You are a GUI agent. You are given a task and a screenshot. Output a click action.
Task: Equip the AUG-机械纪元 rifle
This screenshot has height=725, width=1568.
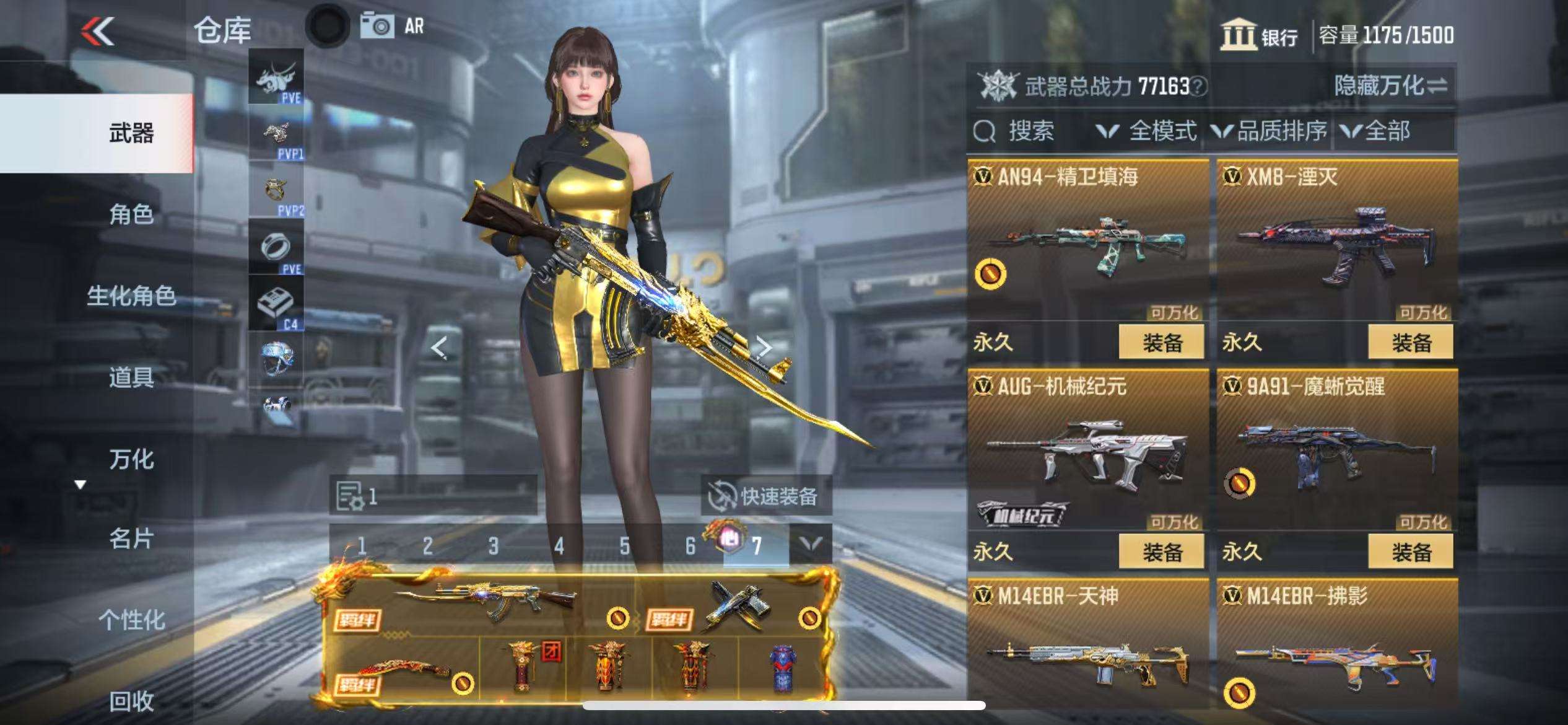click(x=1161, y=551)
